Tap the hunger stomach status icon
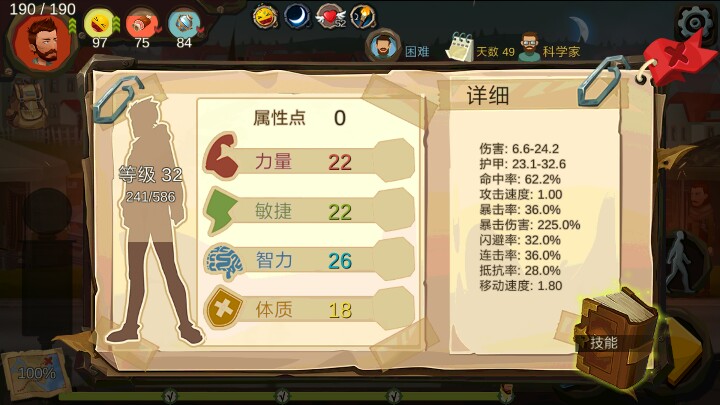720x405 pixels. (x=99, y=22)
